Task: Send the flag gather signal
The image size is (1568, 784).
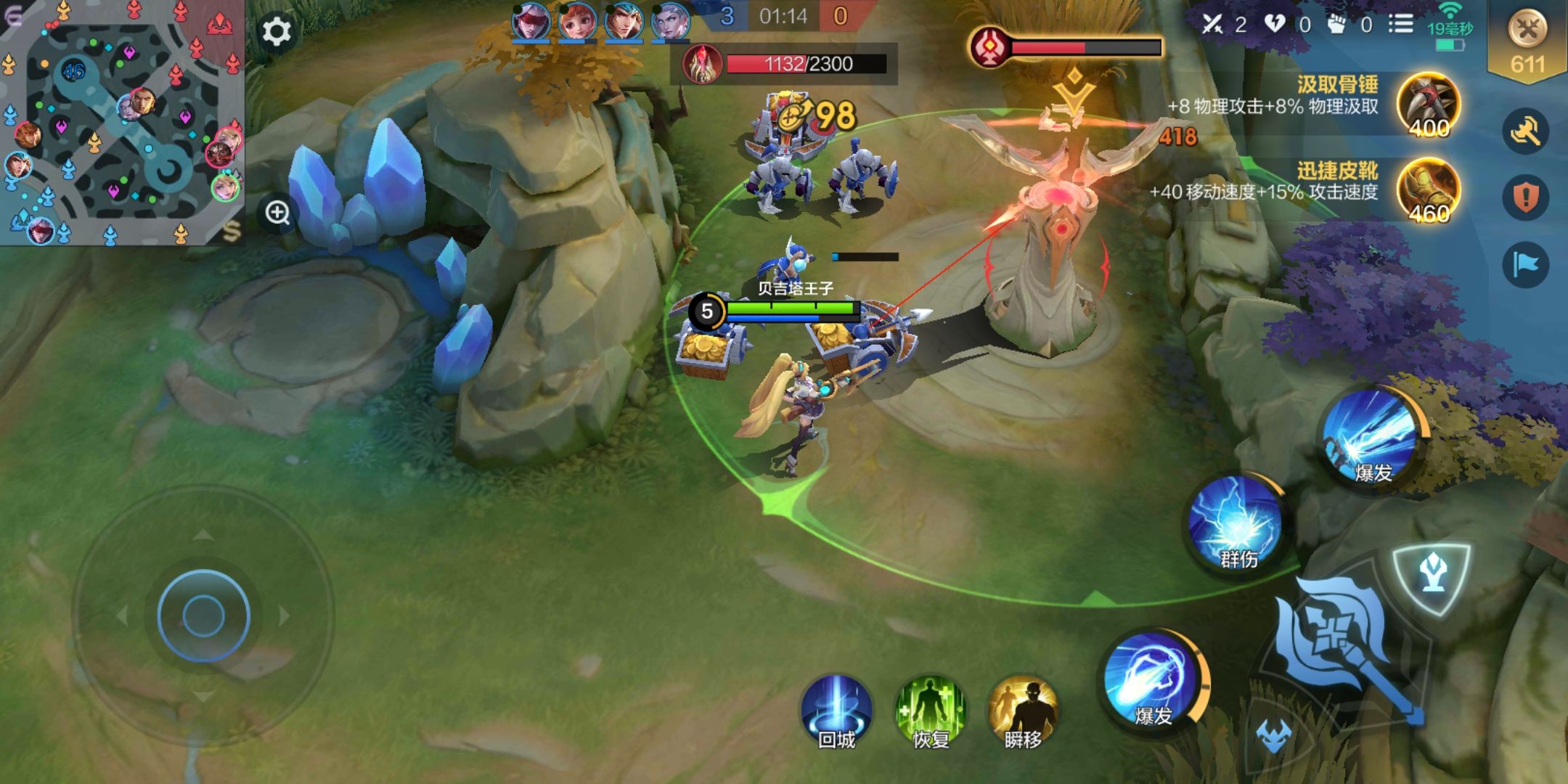Action: pyautogui.click(x=1526, y=265)
